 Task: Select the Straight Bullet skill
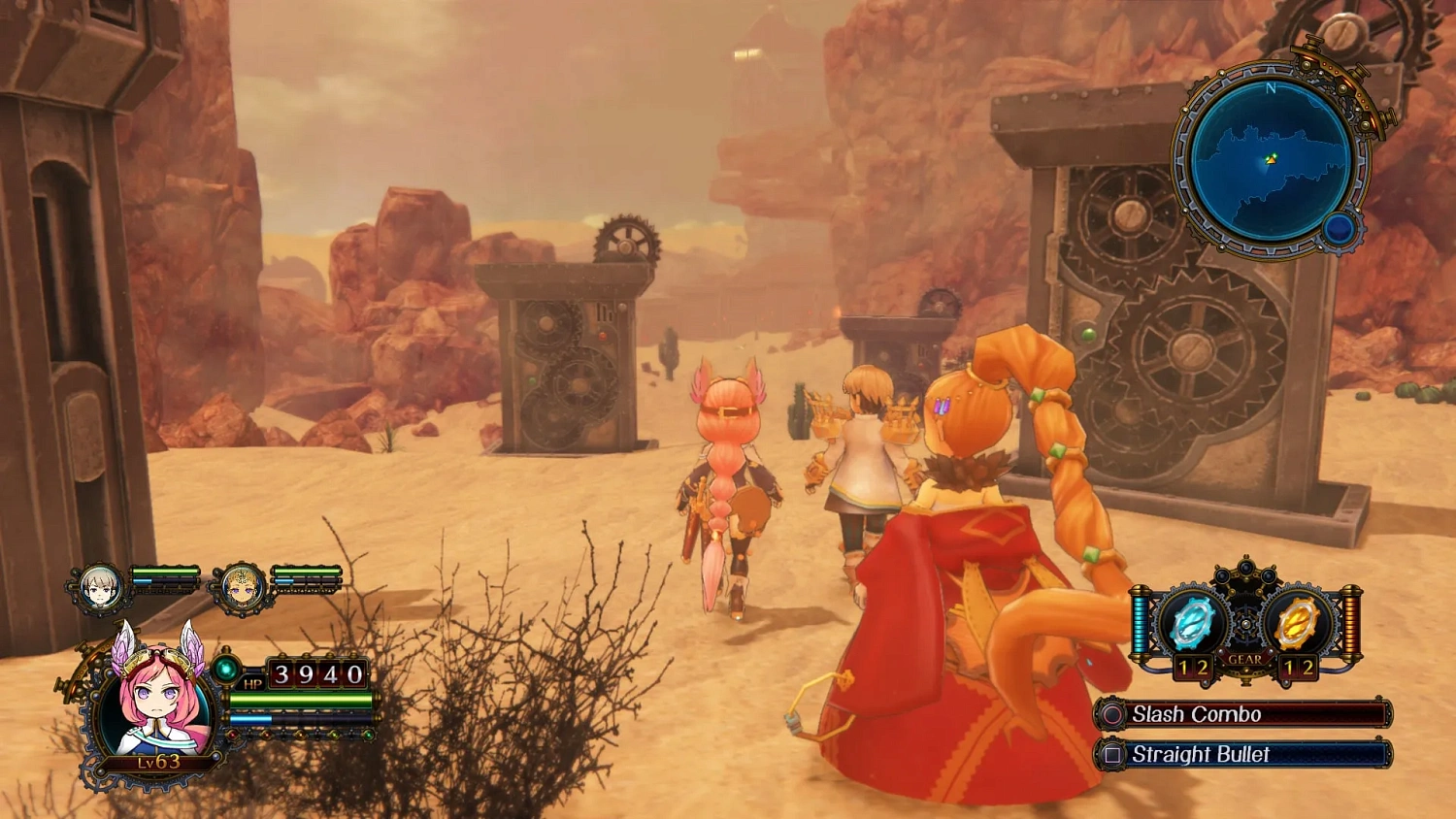pyautogui.click(x=1245, y=754)
